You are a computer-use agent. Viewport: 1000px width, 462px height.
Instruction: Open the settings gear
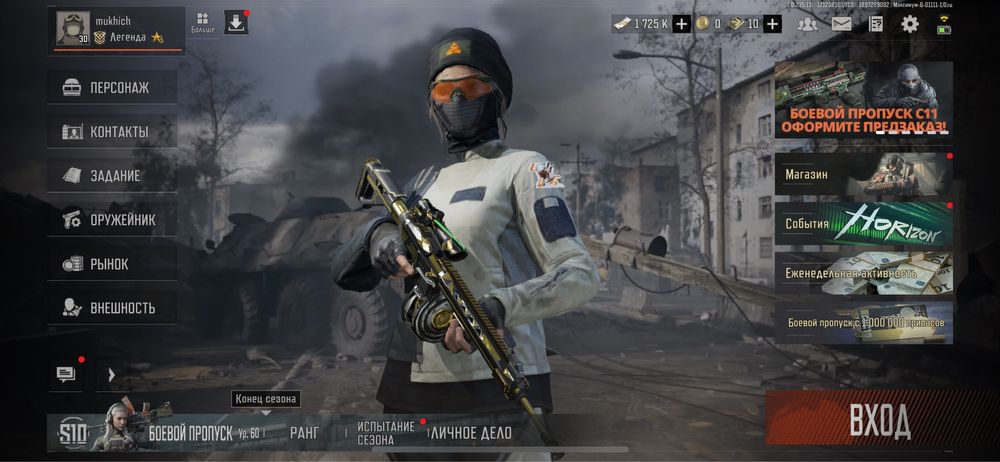(x=909, y=24)
